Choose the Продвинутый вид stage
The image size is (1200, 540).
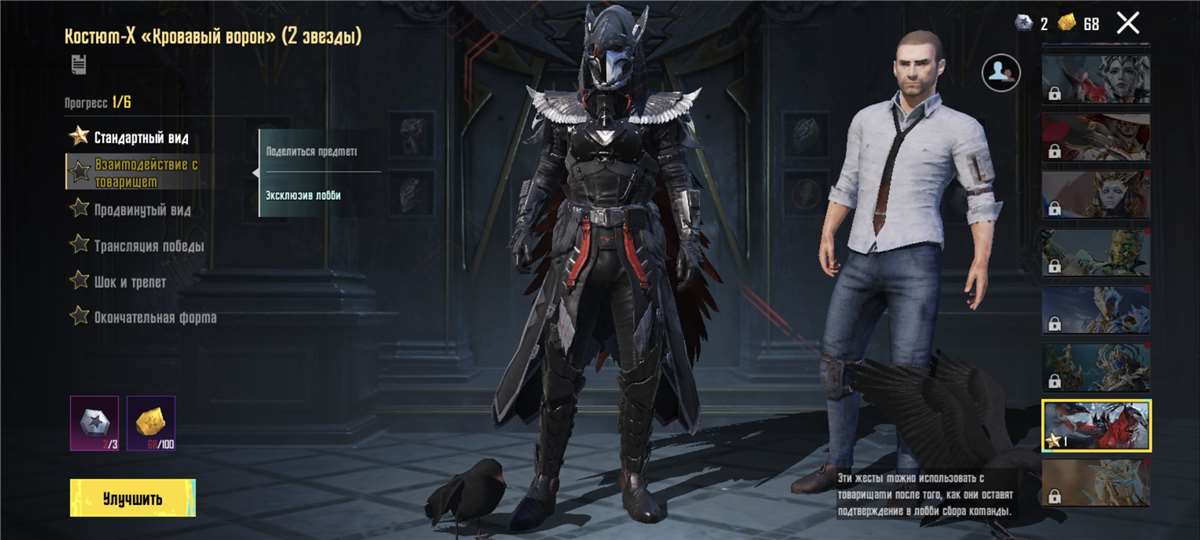tap(141, 210)
